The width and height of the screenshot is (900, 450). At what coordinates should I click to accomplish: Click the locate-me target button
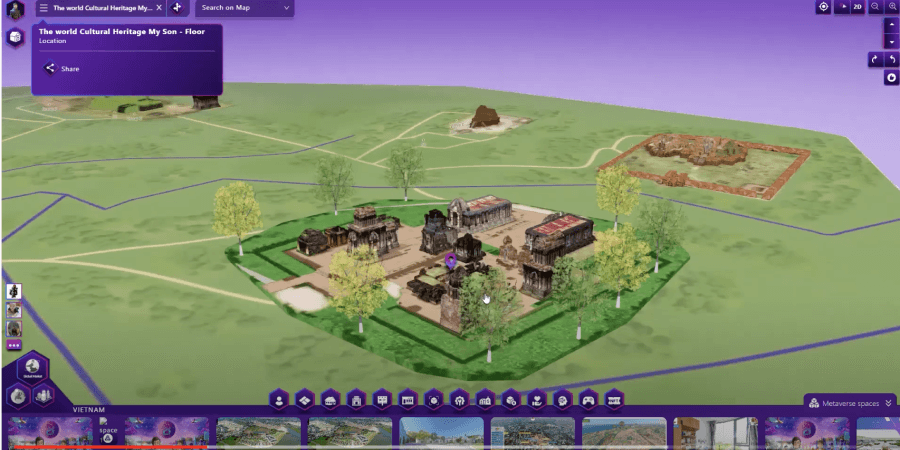point(824,7)
